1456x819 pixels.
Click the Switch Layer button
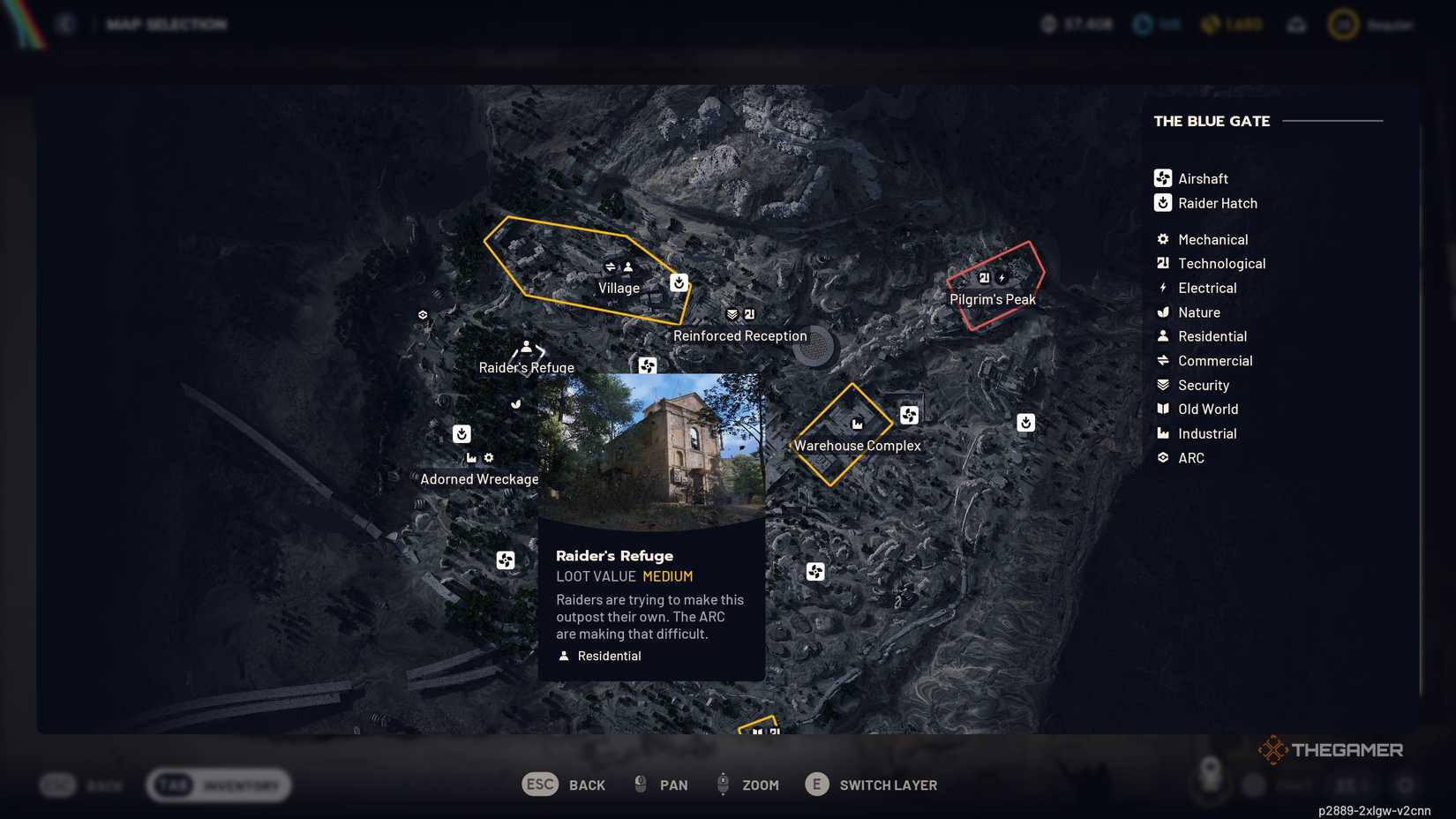[x=871, y=784]
